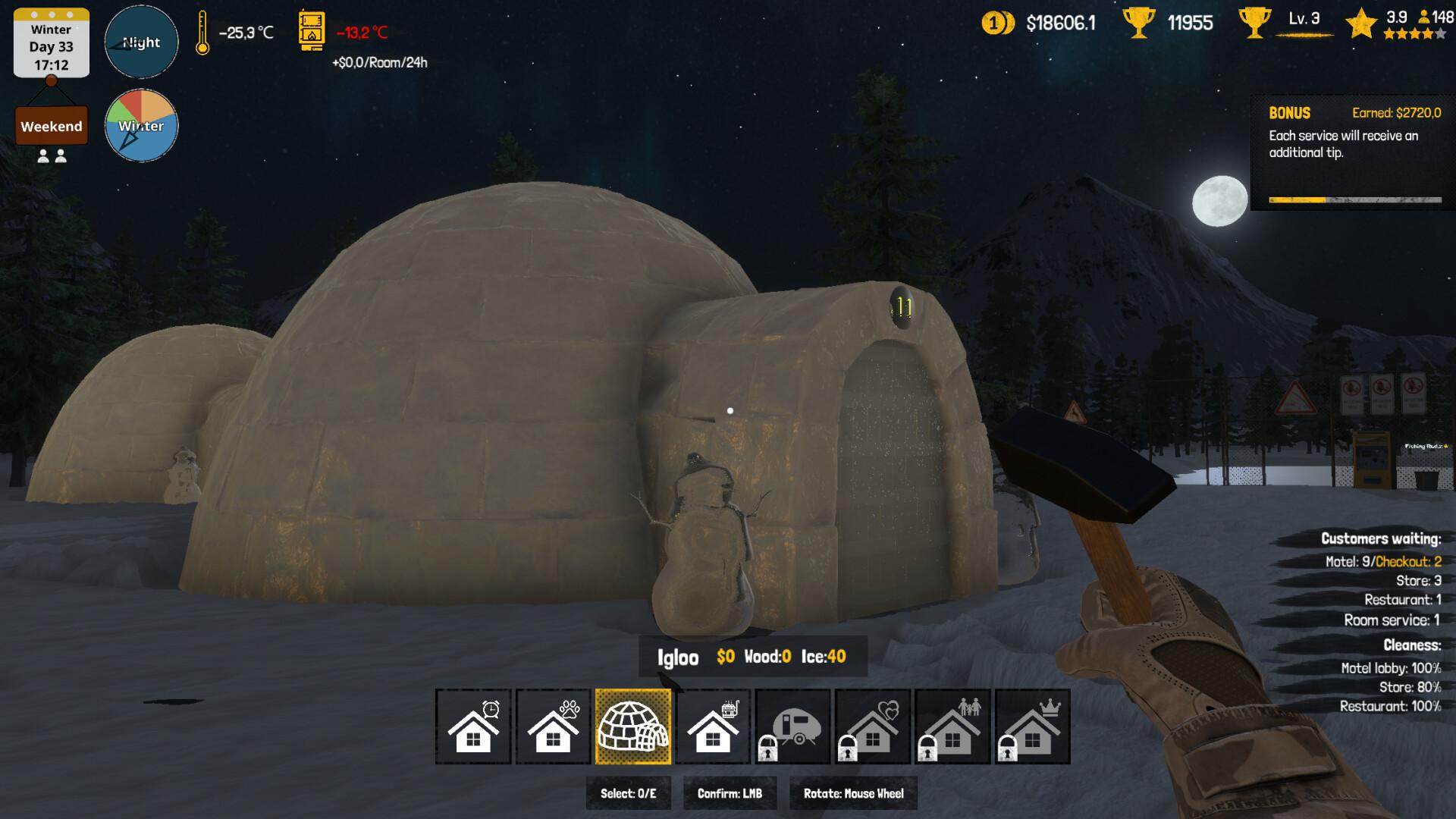Toggle the Night day-cycle clock
Image resolution: width=1456 pixels, height=819 pixels.
141,42
